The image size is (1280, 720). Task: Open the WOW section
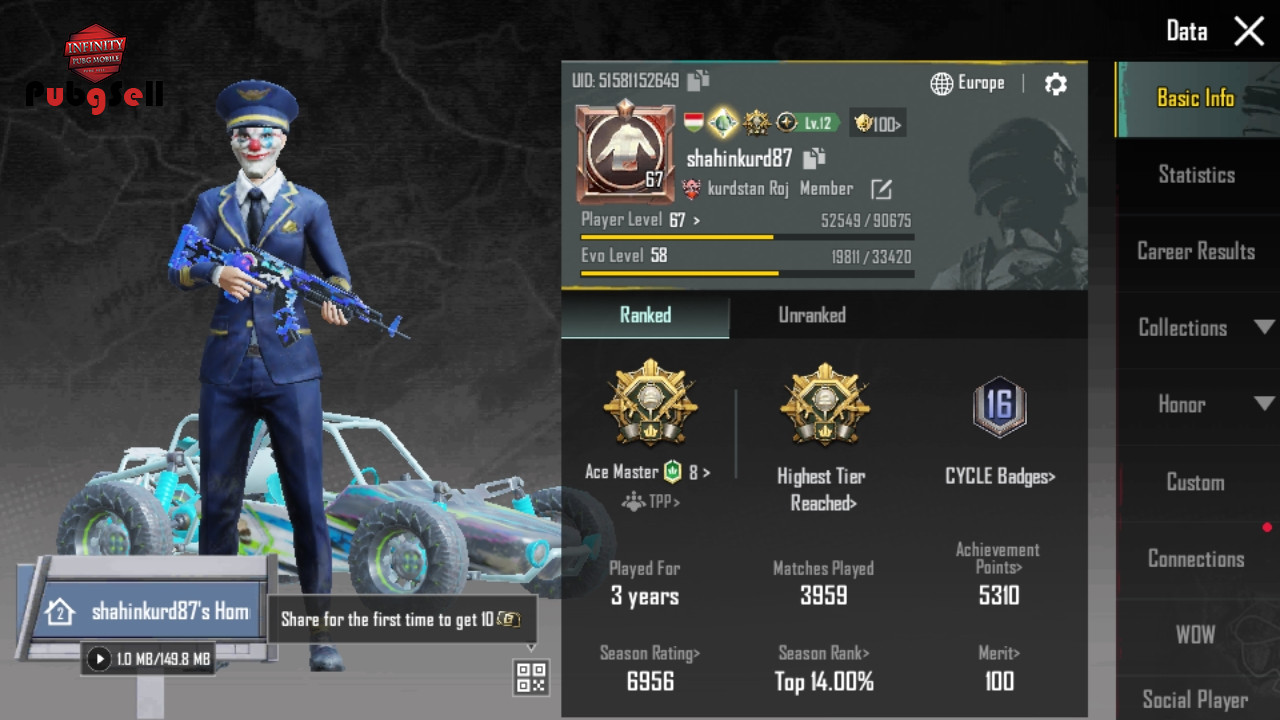coord(1196,635)
